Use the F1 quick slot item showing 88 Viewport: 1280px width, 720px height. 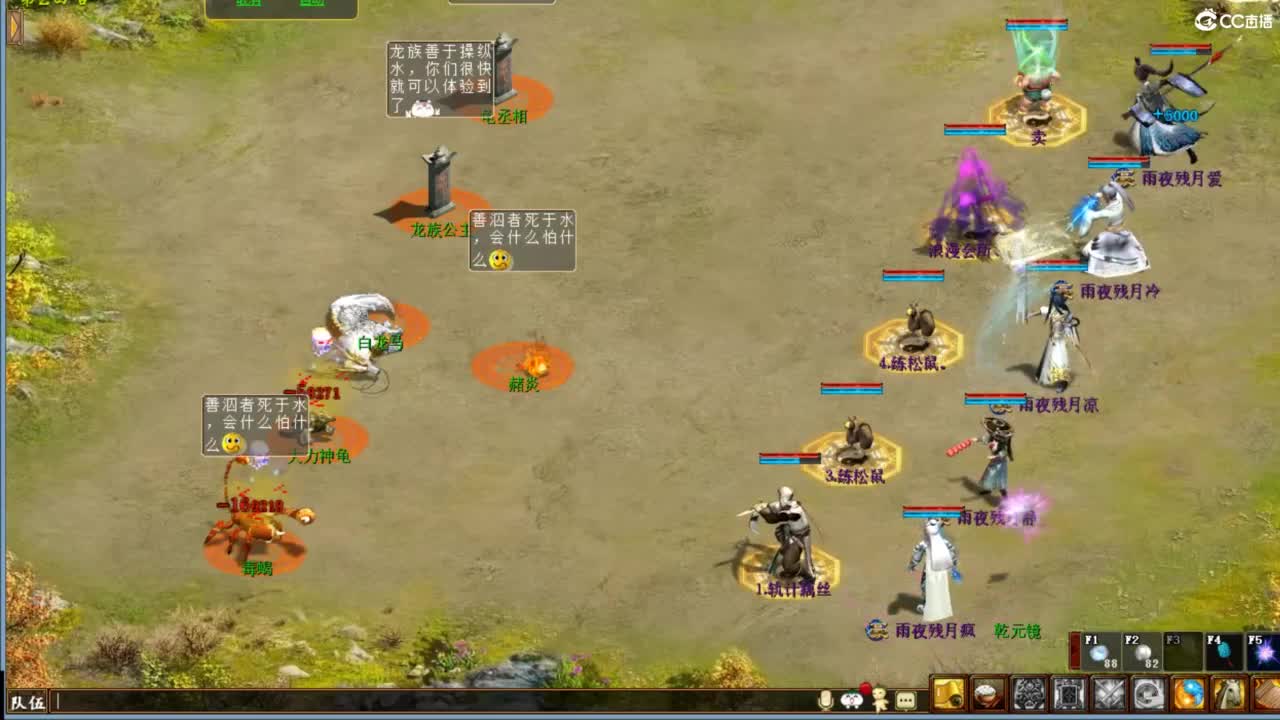[1099, 653]
